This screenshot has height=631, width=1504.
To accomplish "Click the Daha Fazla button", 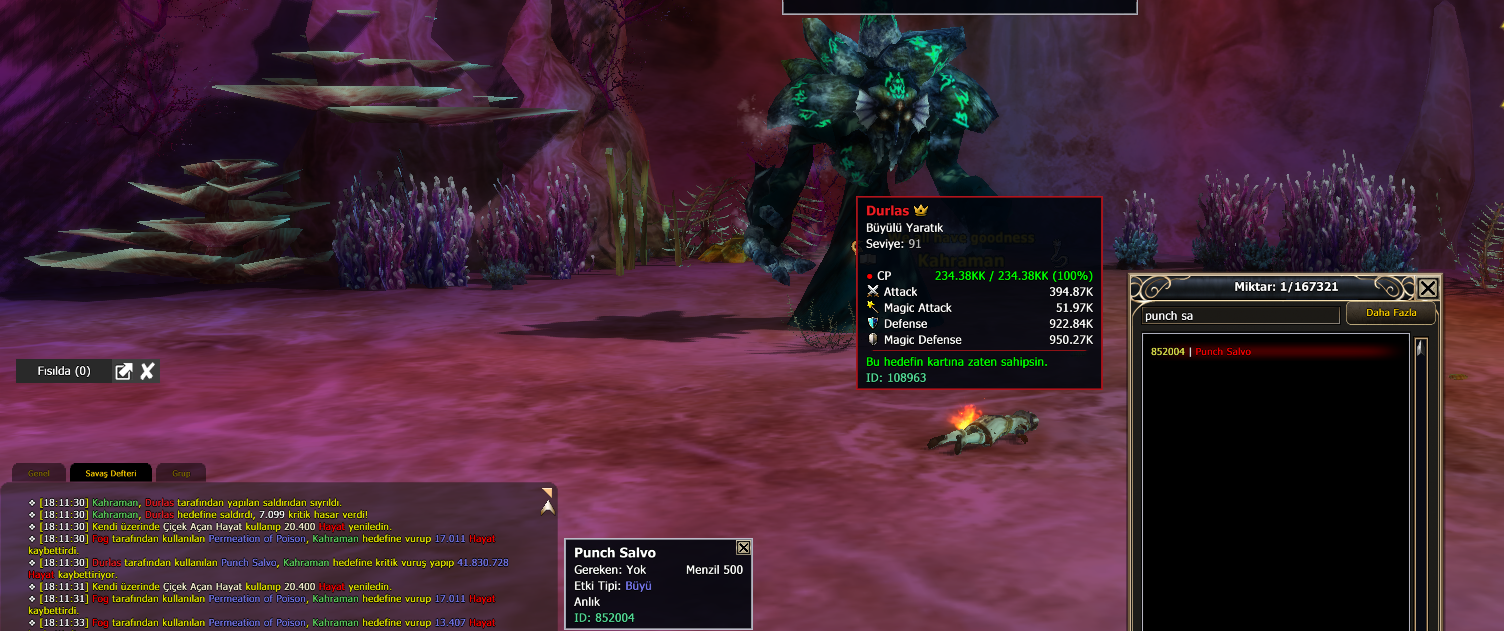I will tap(1391, 314).
